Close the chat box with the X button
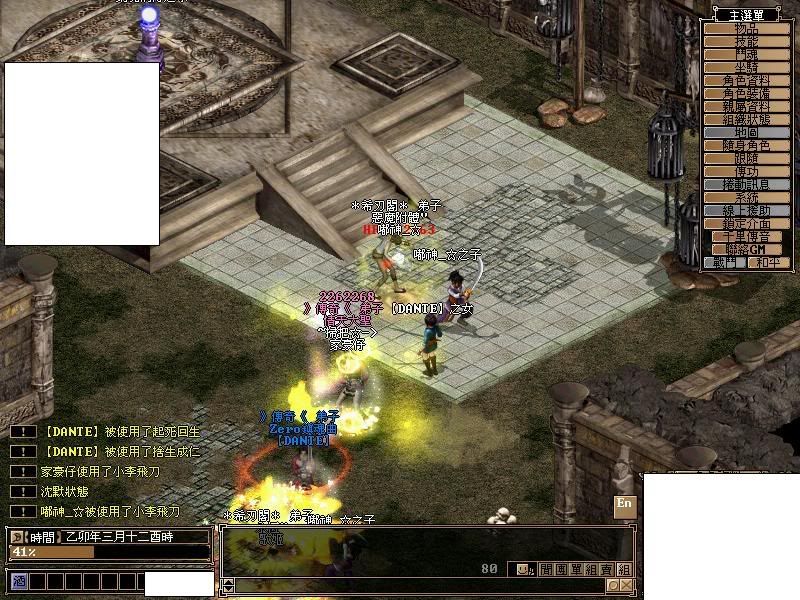The width and height of the screenshot is (800, 600). tap(625, 585)
